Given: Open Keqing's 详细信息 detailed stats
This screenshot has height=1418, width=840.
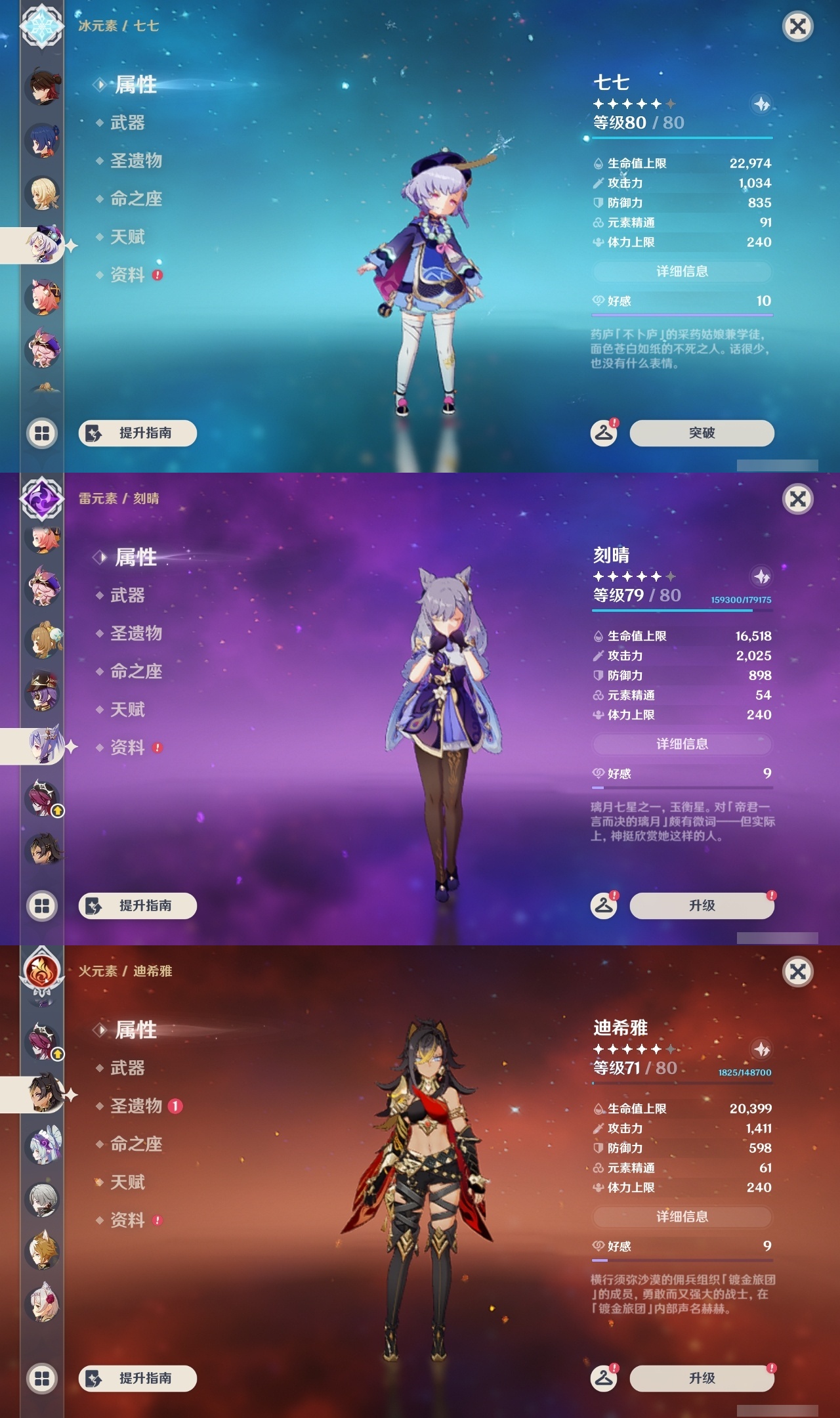Looking at the screenshot, I should 682,744.
